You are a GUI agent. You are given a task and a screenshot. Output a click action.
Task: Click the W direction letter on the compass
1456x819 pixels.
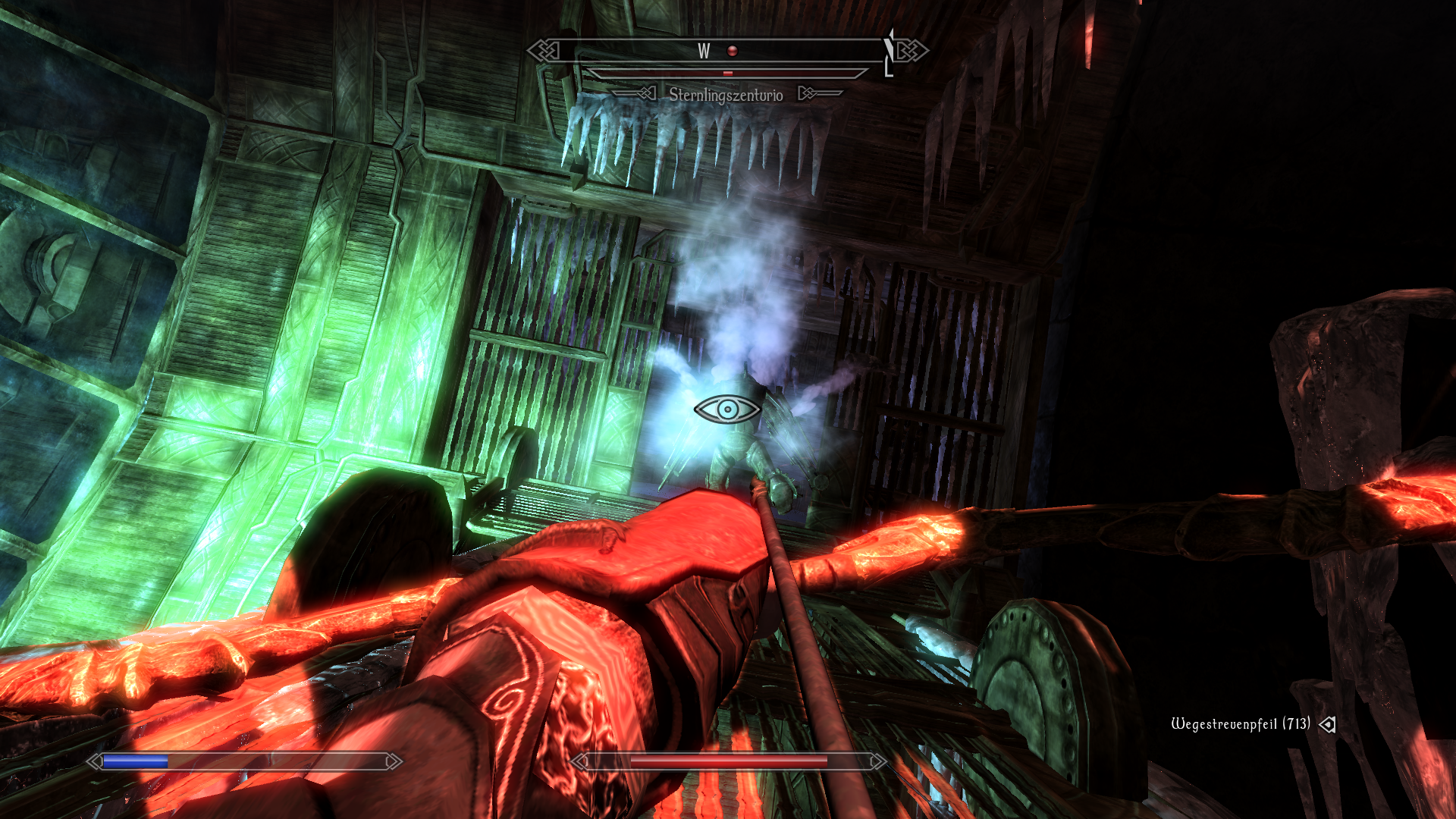(x=704, y=51)
